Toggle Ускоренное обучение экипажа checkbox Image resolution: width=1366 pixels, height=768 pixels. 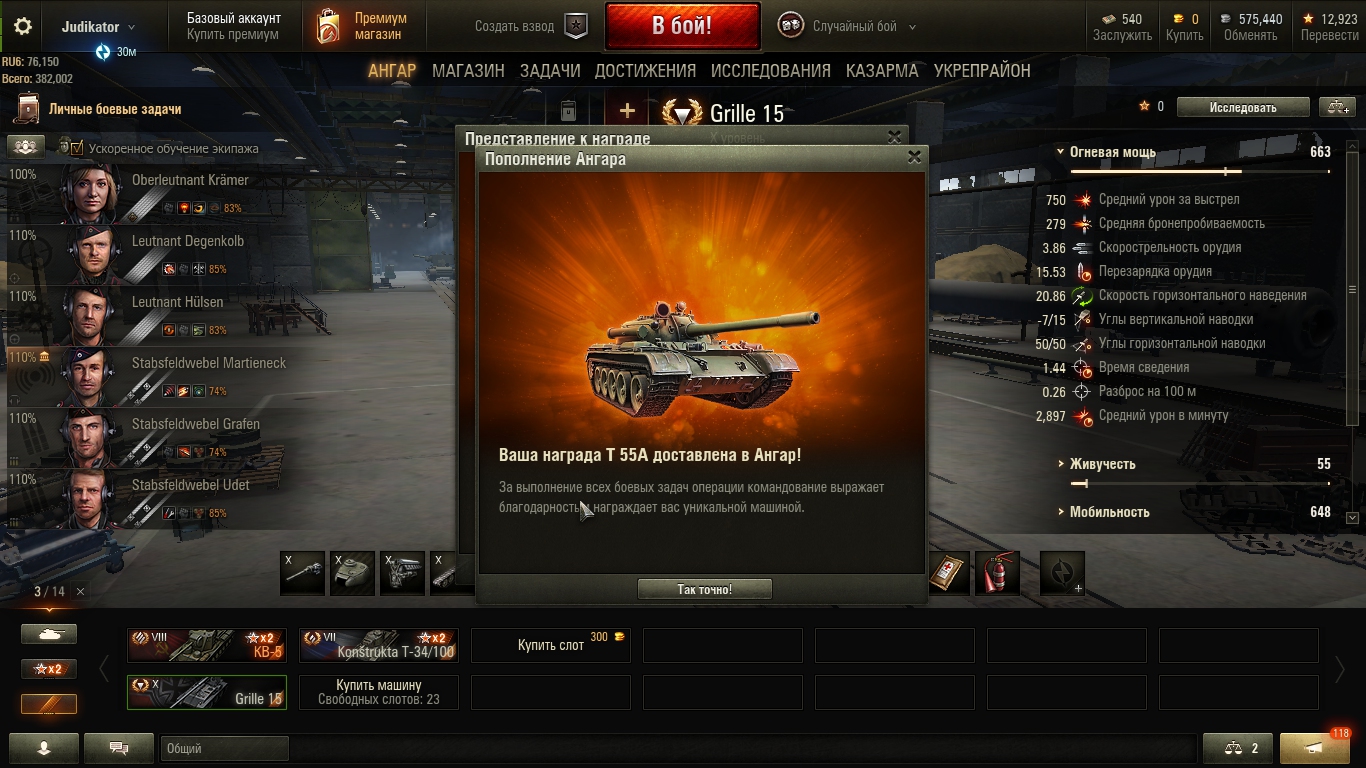76,148
